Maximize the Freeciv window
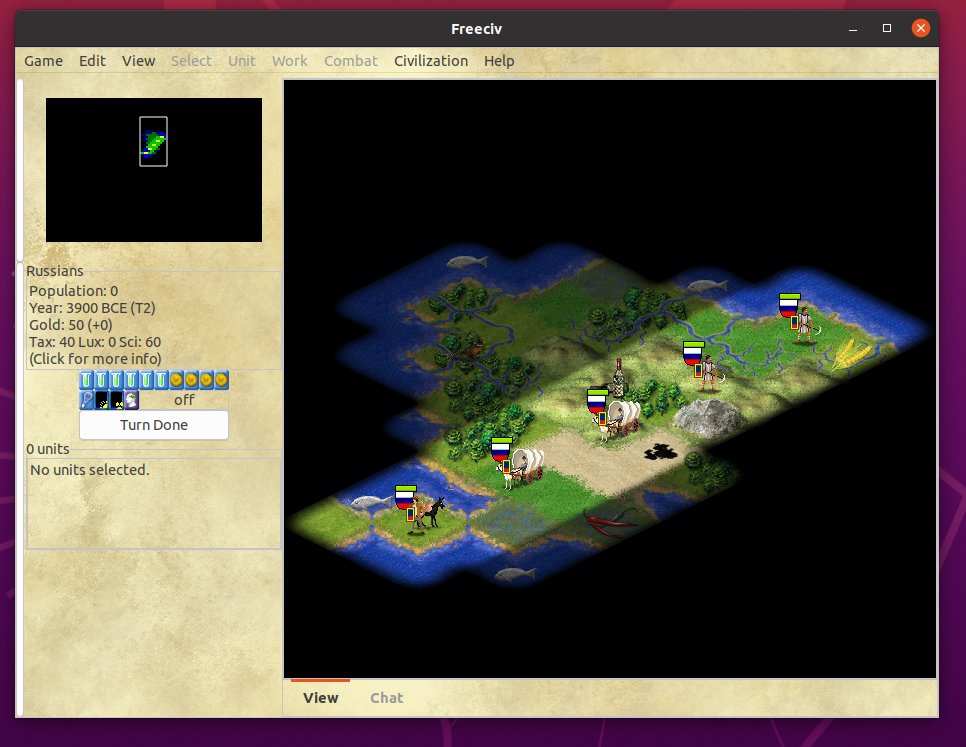The height and width of the screenshot is (747, 966). click(x=887, y=28)
